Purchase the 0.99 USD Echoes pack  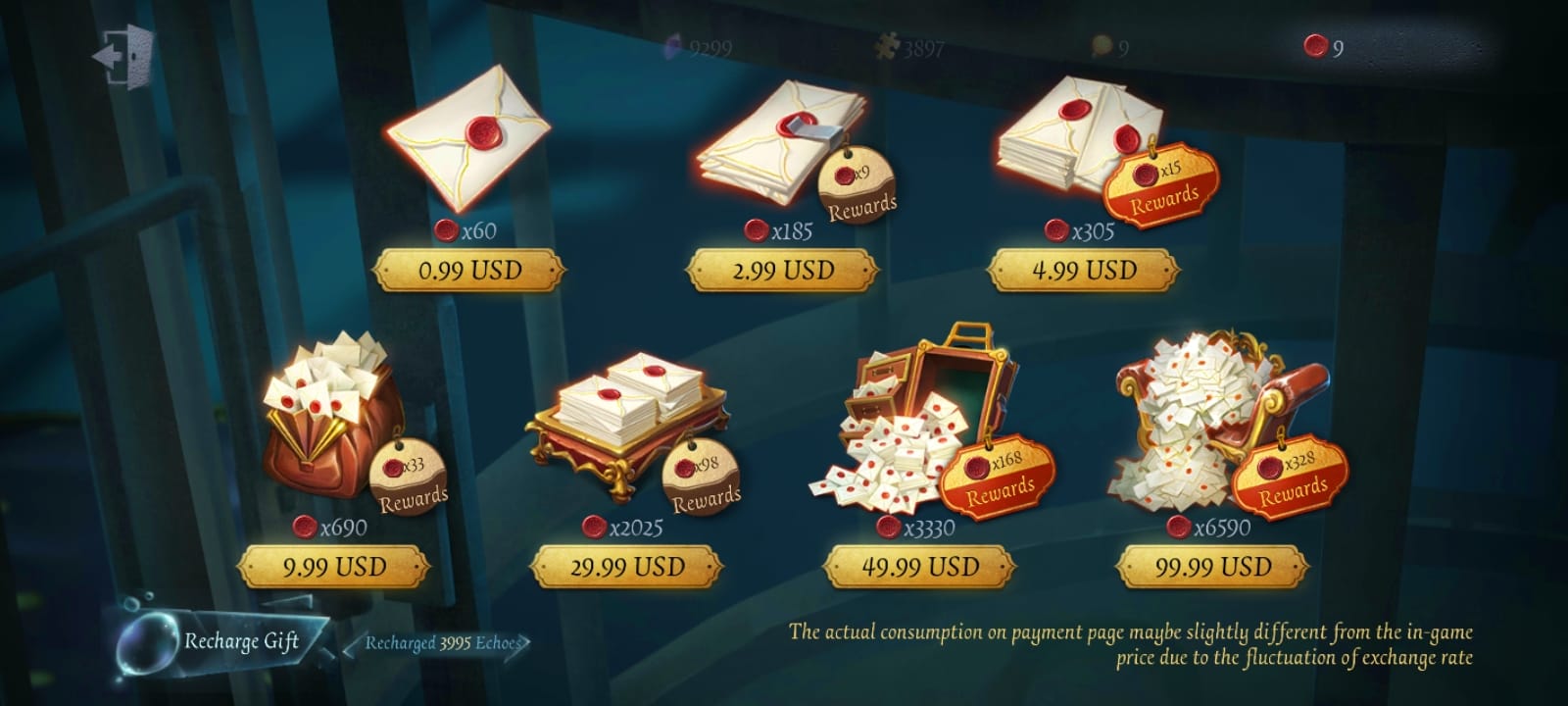(470, 267)
